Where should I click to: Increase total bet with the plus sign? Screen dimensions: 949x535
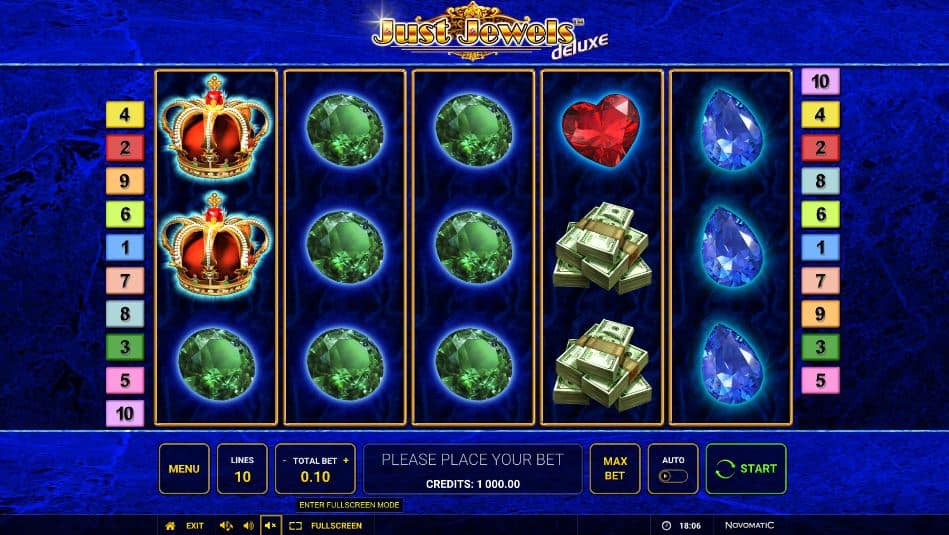pos(346,461)
